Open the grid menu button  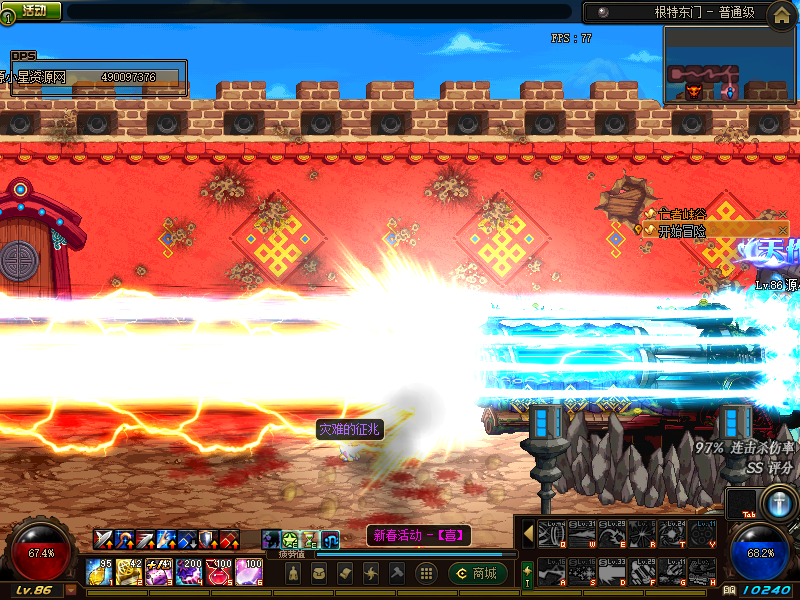[426, 573]
